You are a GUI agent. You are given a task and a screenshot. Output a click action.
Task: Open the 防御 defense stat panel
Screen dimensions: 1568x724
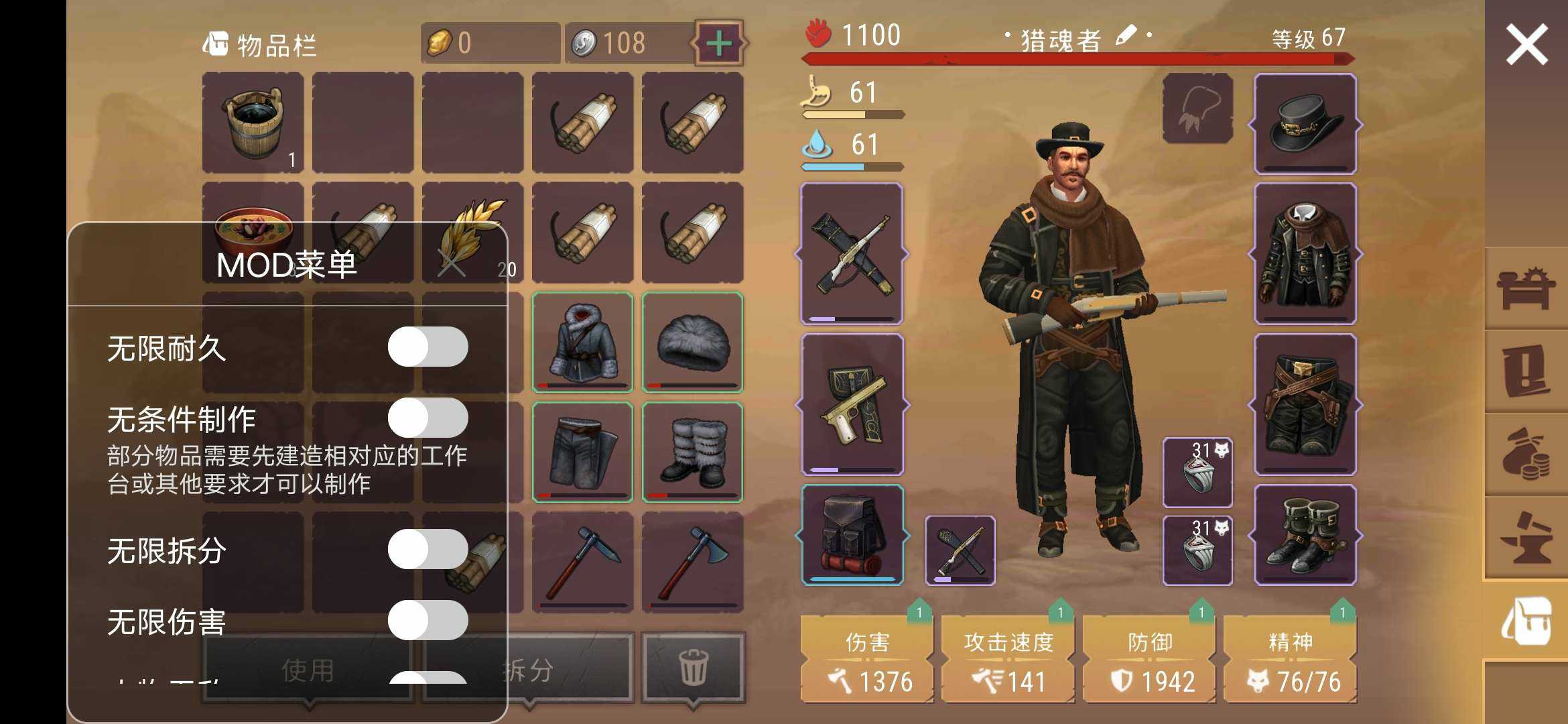tap(1149, 660)
